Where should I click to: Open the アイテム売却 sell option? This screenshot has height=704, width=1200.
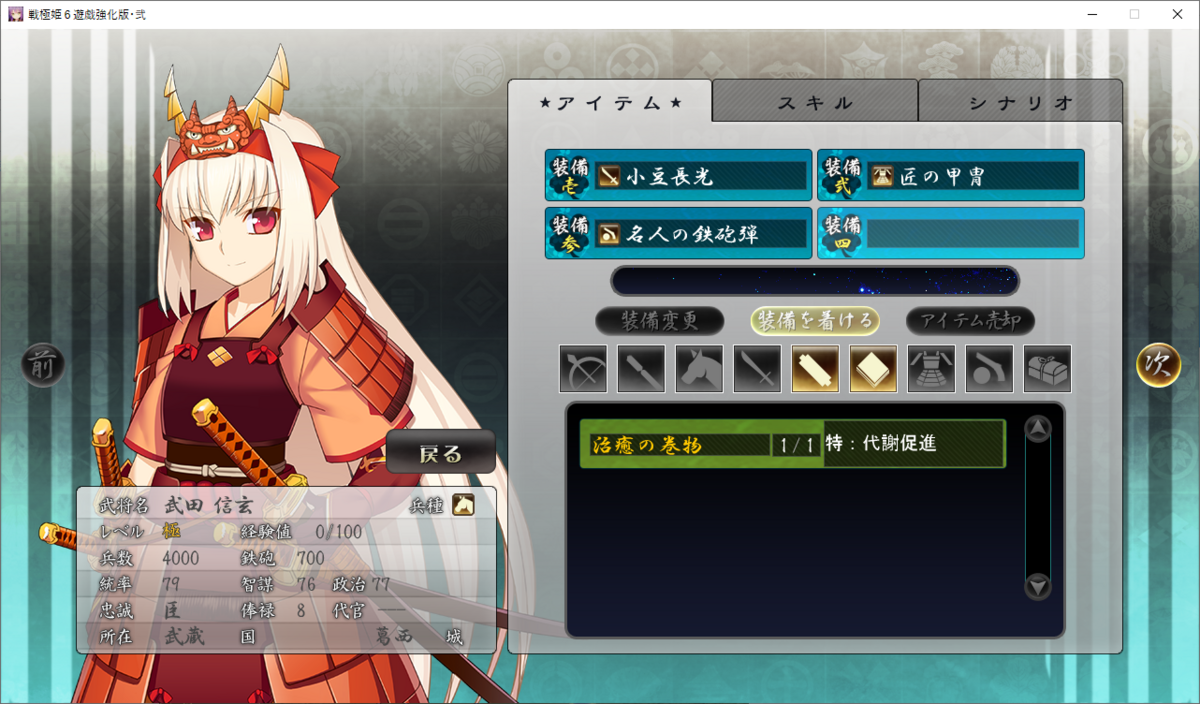[970, 321]
